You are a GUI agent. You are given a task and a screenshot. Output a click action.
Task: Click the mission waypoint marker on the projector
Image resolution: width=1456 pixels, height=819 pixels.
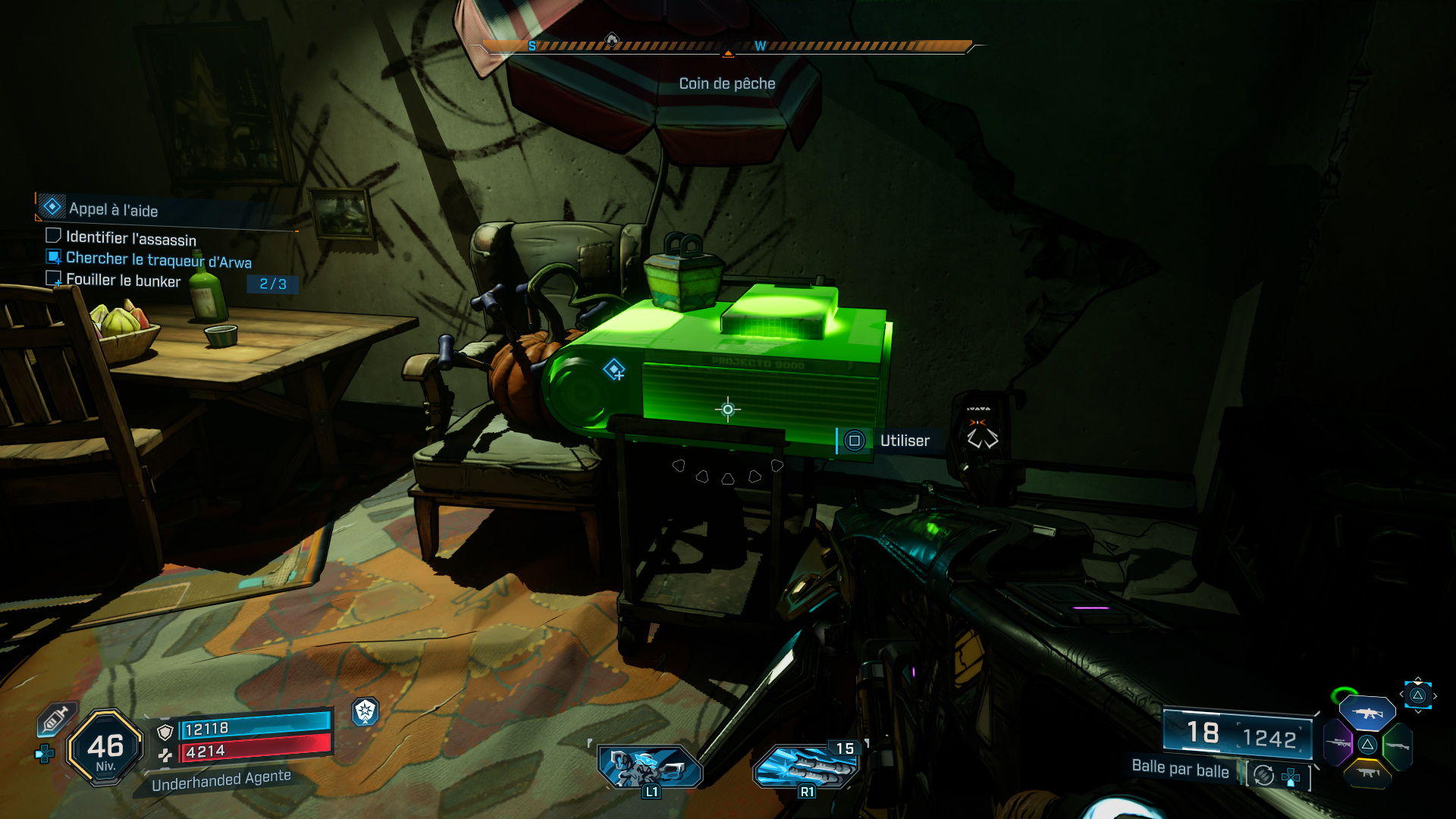[x=613, y=370]
